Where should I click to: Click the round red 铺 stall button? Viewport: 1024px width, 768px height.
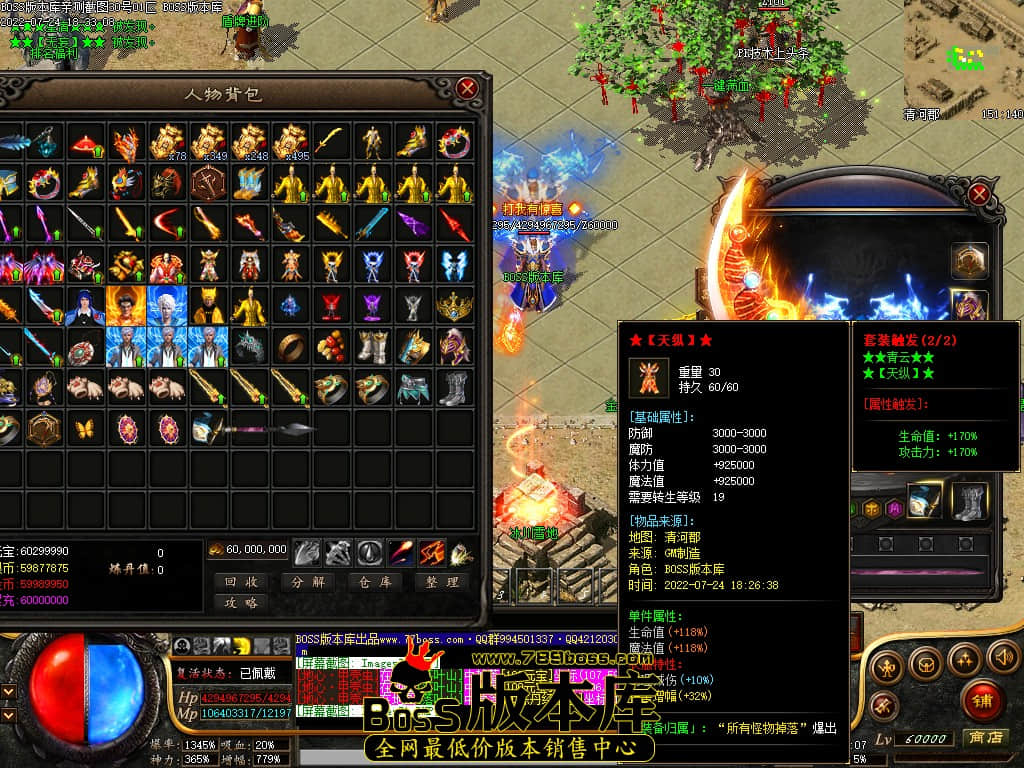[x=982, y=700]
